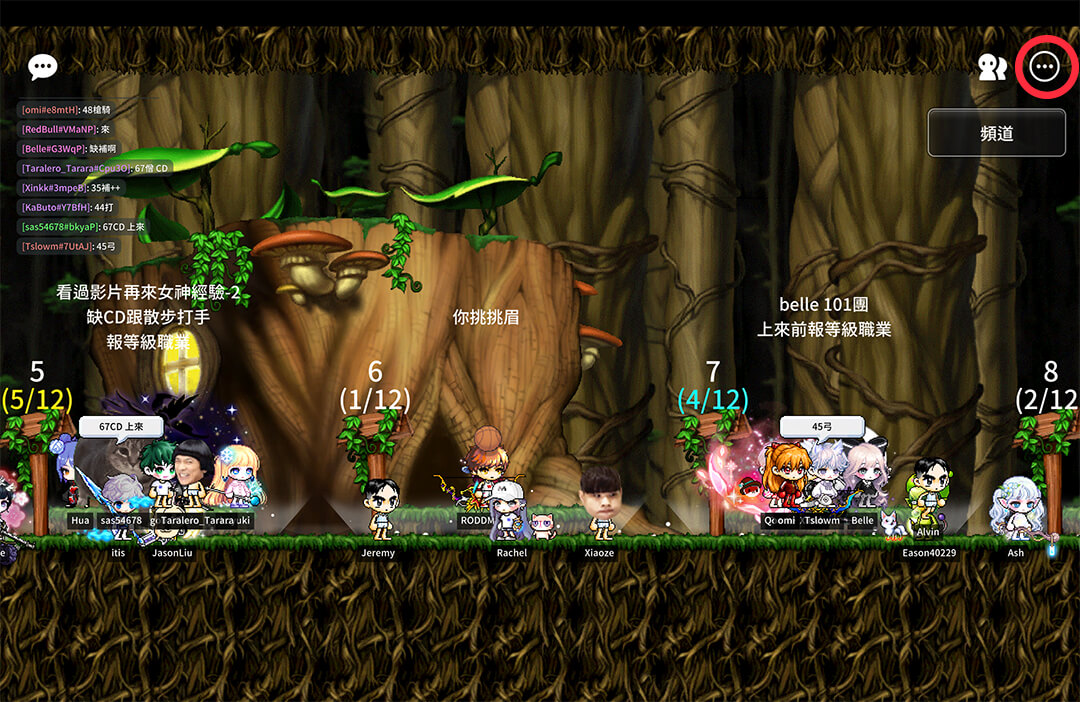Image resolution: width=1080 pixels, height=702 pixels.
Task: Show the player list silhouettes icon
Action: [991, 67]
